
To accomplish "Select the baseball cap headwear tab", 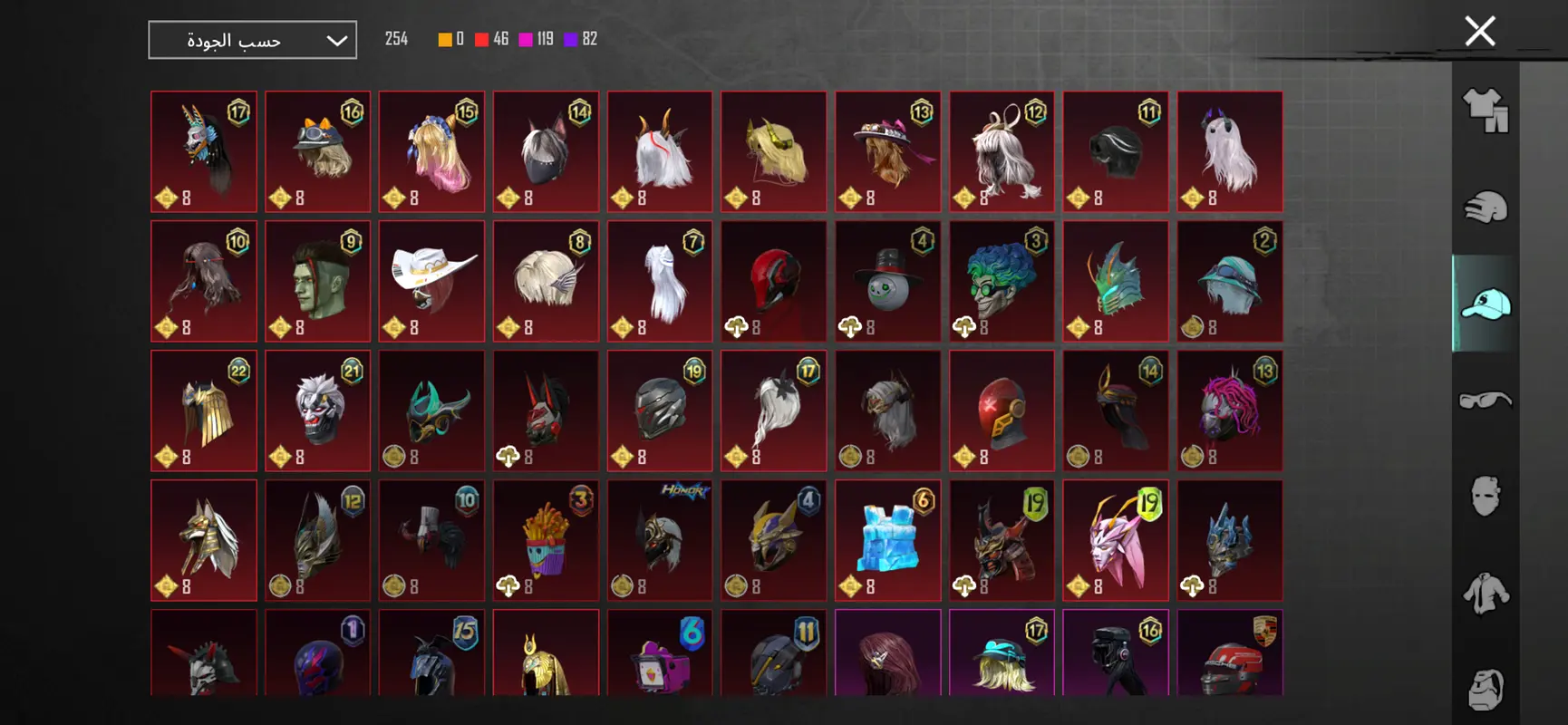I will tap(1486, 304).
